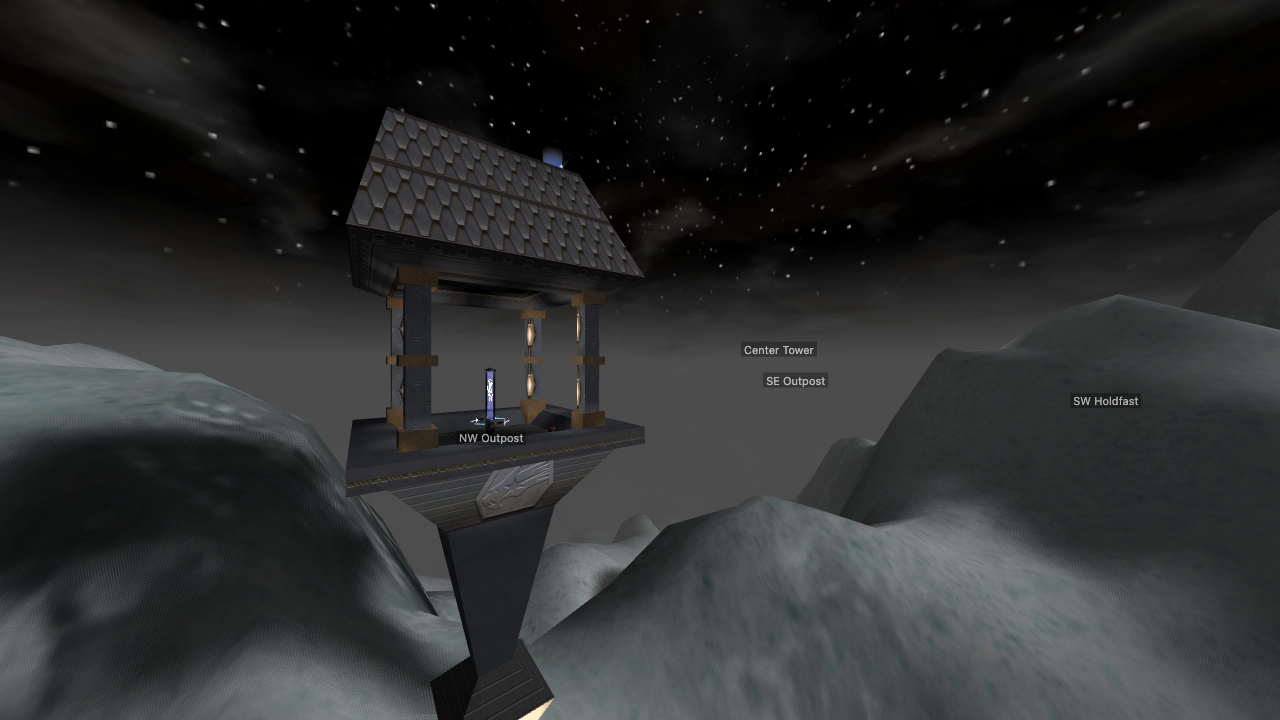
Task: Select the NW Outpost label
Action: coord(490,438)
